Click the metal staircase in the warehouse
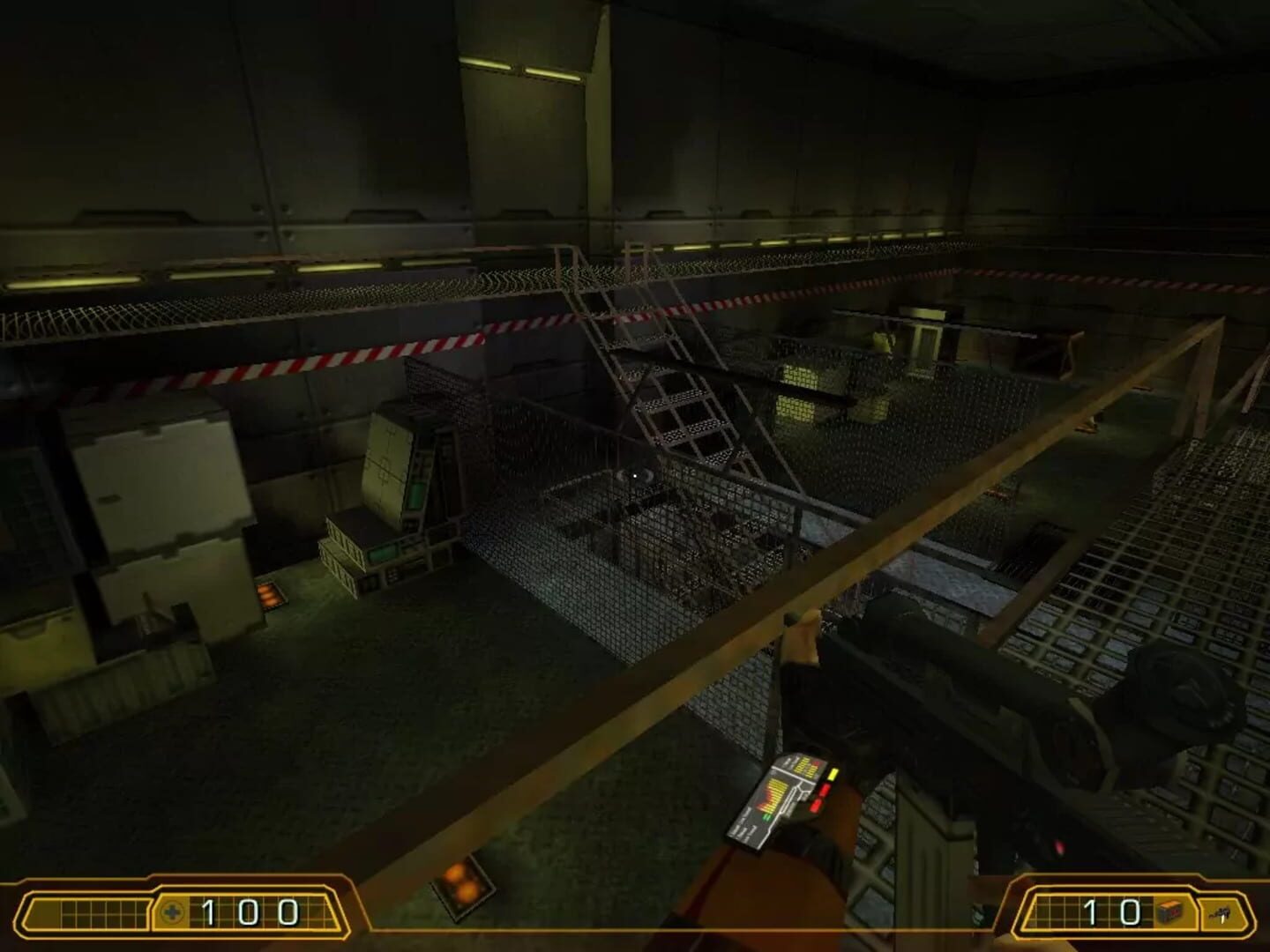This screenshot has width=1270, height=952. (x=661, y=353)
